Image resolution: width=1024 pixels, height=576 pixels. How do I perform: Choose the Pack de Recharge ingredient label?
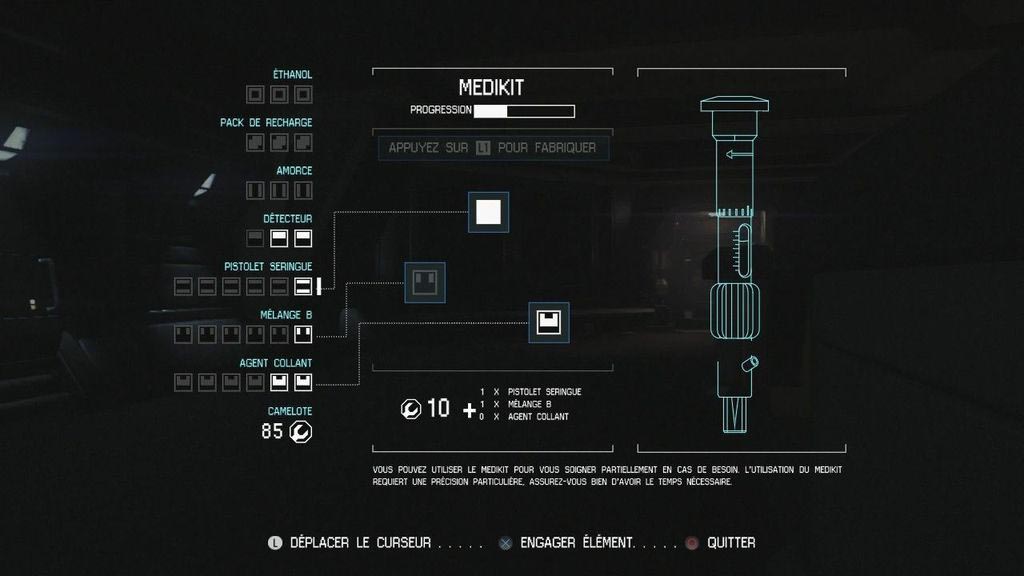tap(266, 123)
